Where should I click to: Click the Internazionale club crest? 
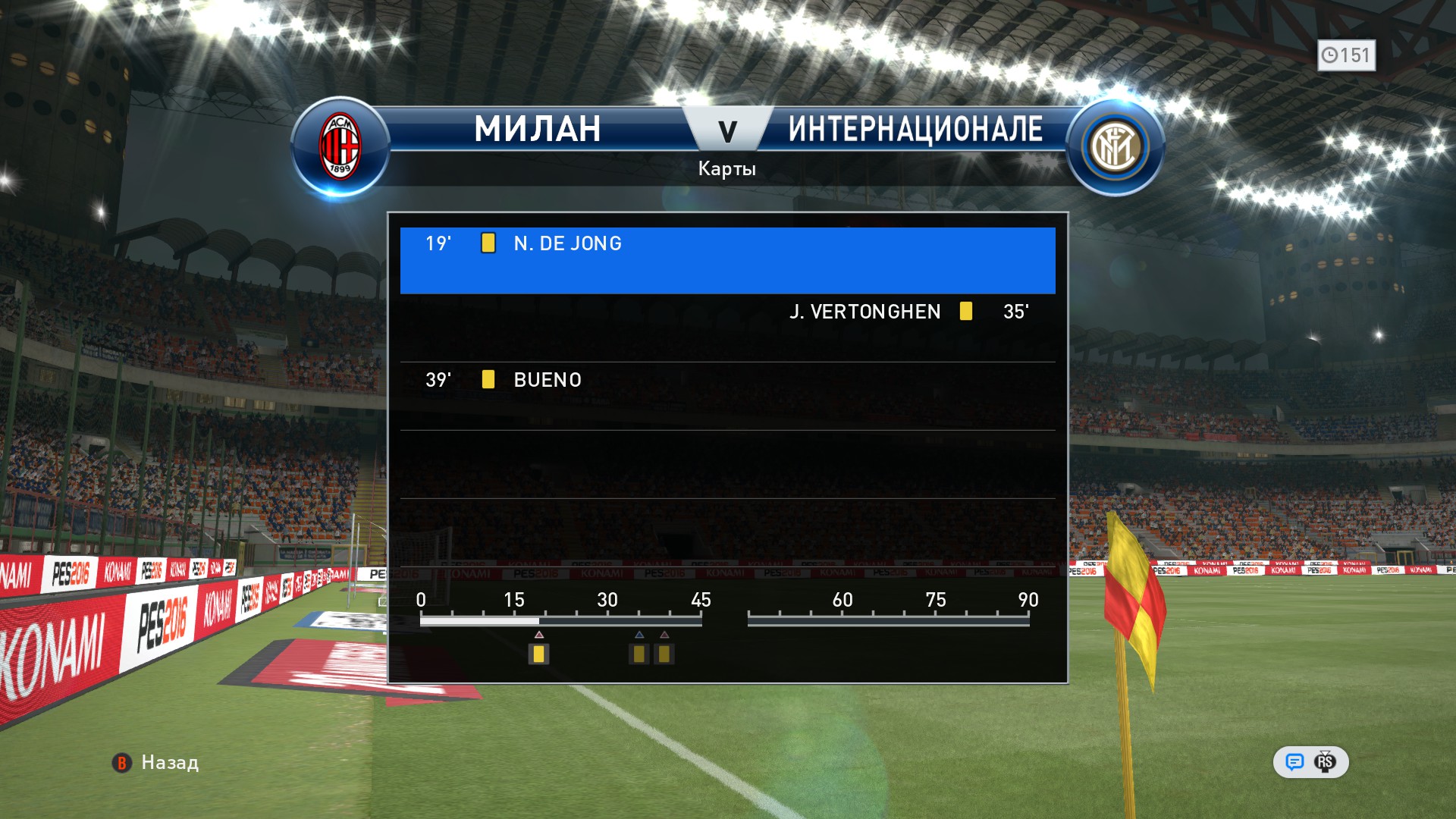tap(1115, 147)
